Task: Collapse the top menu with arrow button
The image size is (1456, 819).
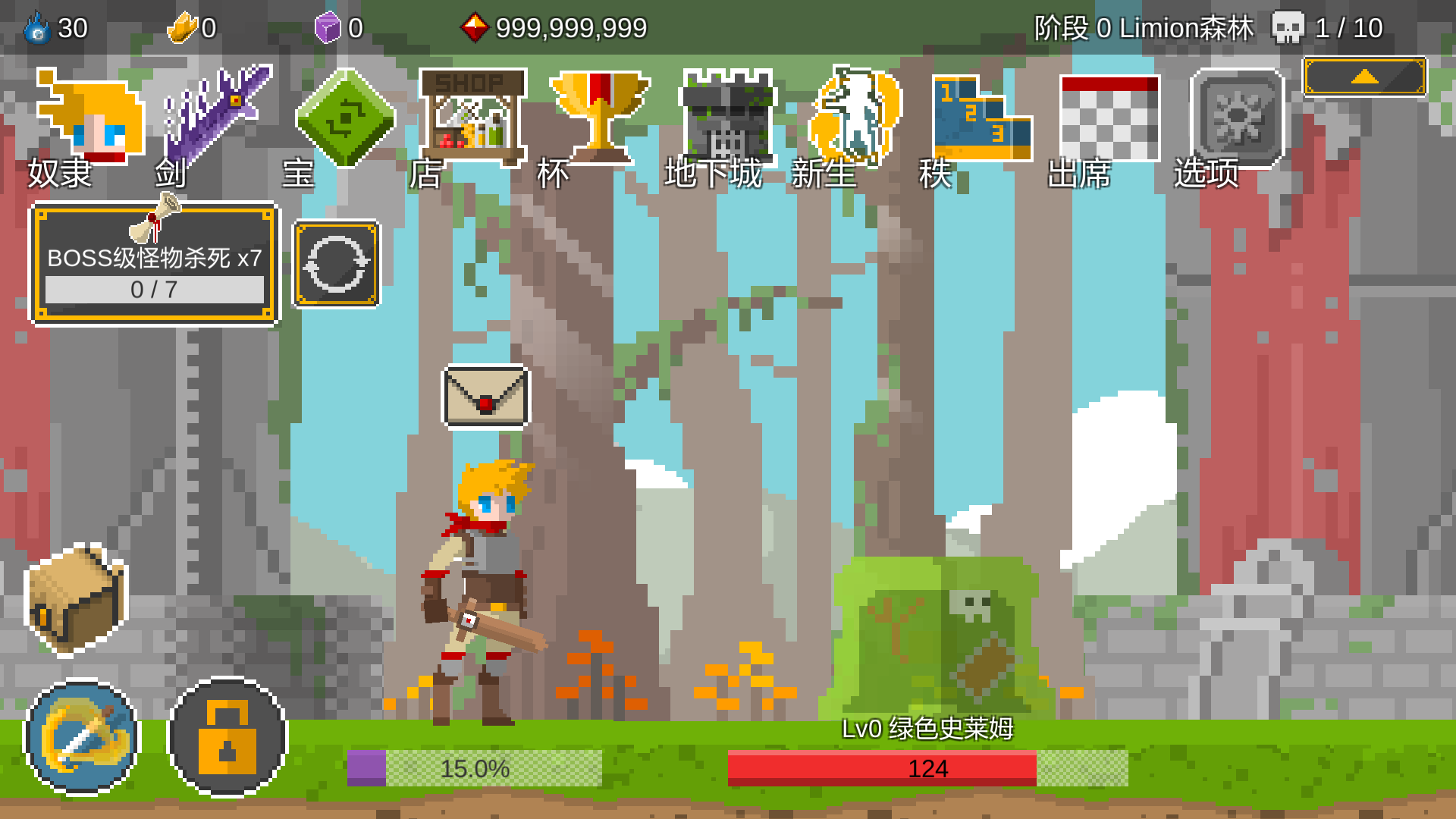Action: [x=1364, y=77]
